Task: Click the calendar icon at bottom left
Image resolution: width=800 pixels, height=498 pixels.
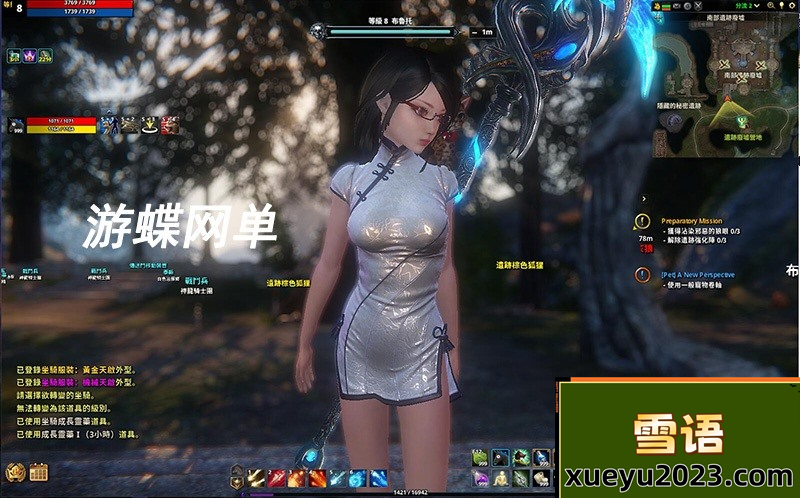Action: tap(39, 471)
